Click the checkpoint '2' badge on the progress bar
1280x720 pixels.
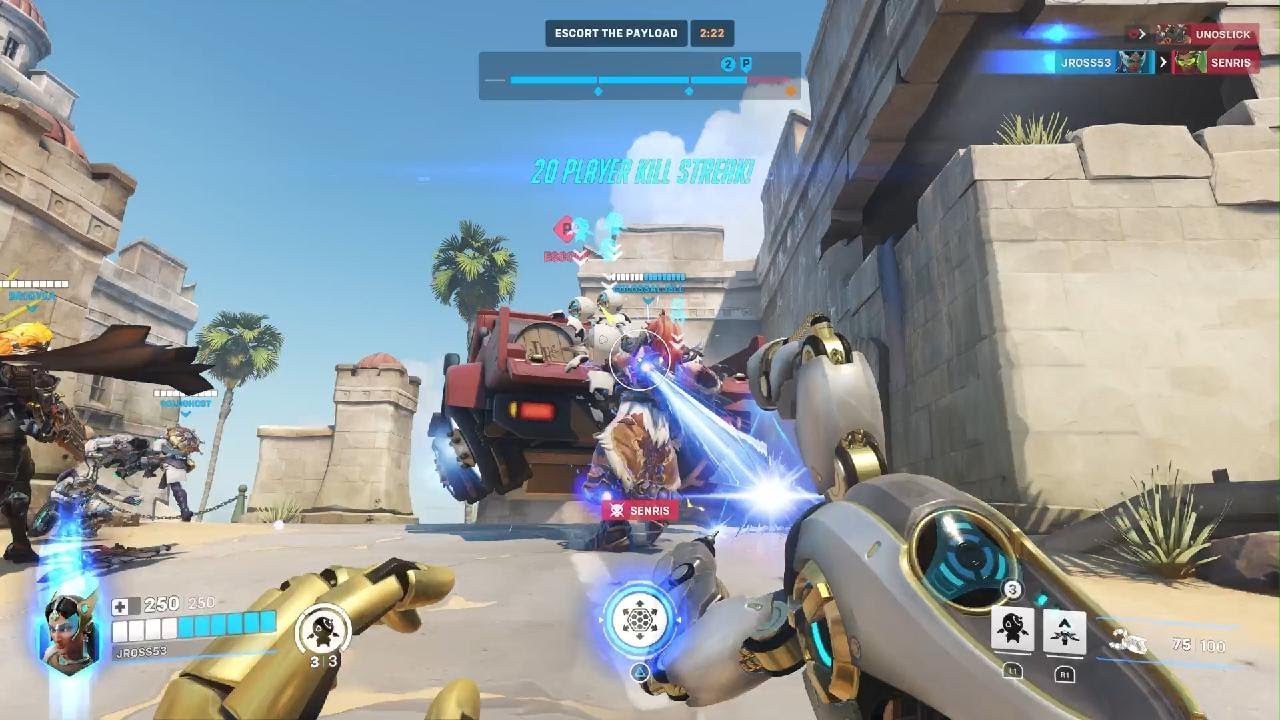[x=728, y=63]
